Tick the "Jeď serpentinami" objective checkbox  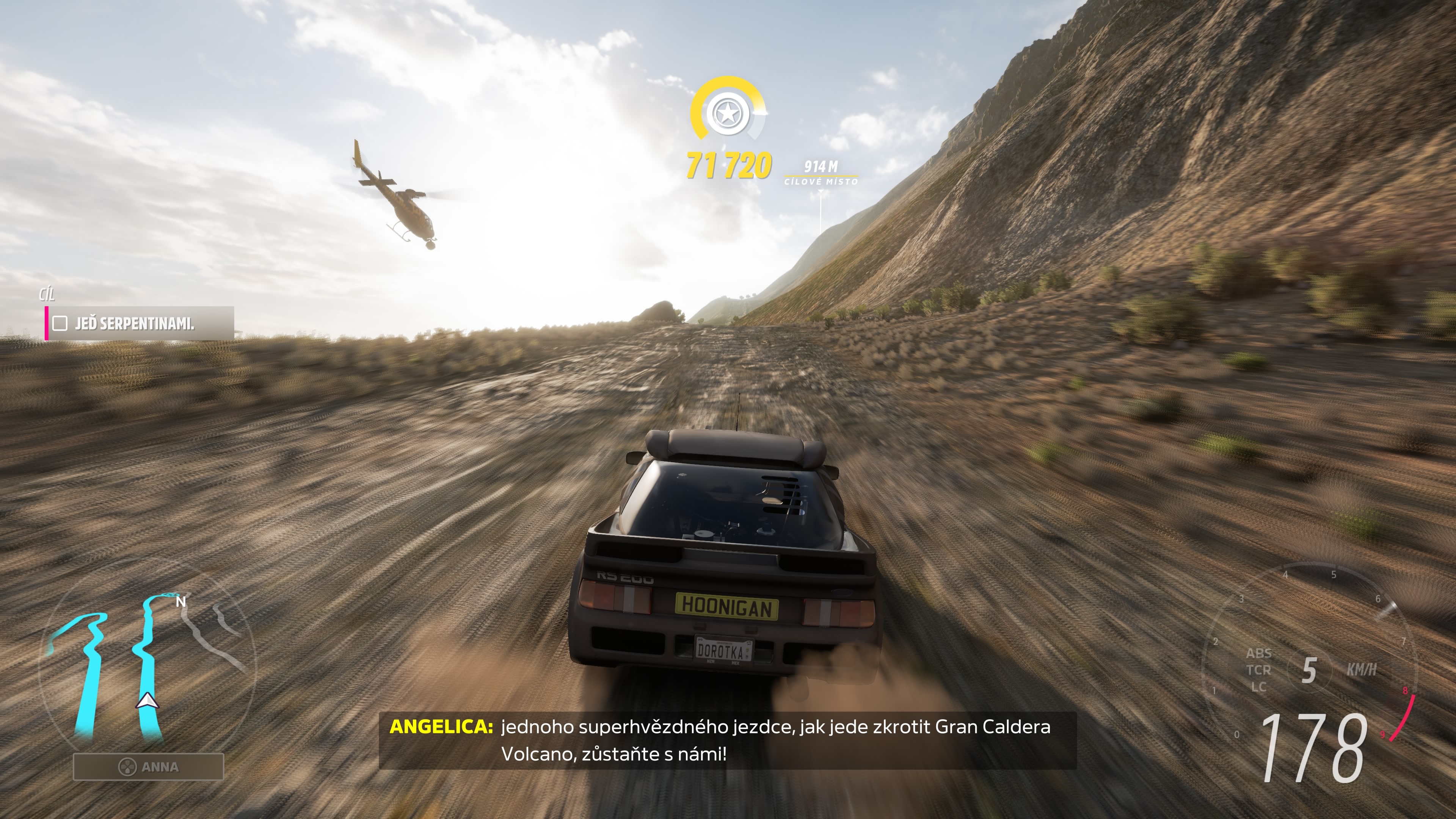[60, 323]
